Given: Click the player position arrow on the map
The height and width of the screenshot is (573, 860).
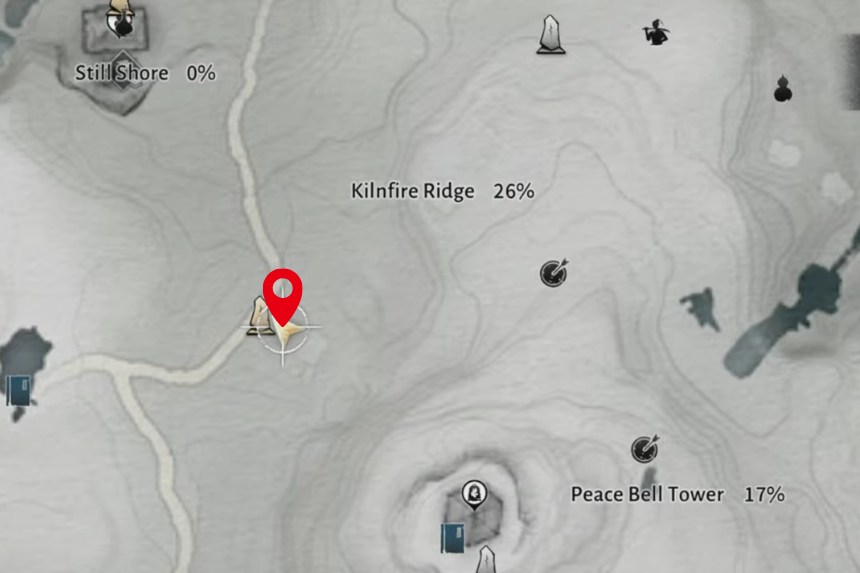Looking at the screenshot, I should click(287, 330).
